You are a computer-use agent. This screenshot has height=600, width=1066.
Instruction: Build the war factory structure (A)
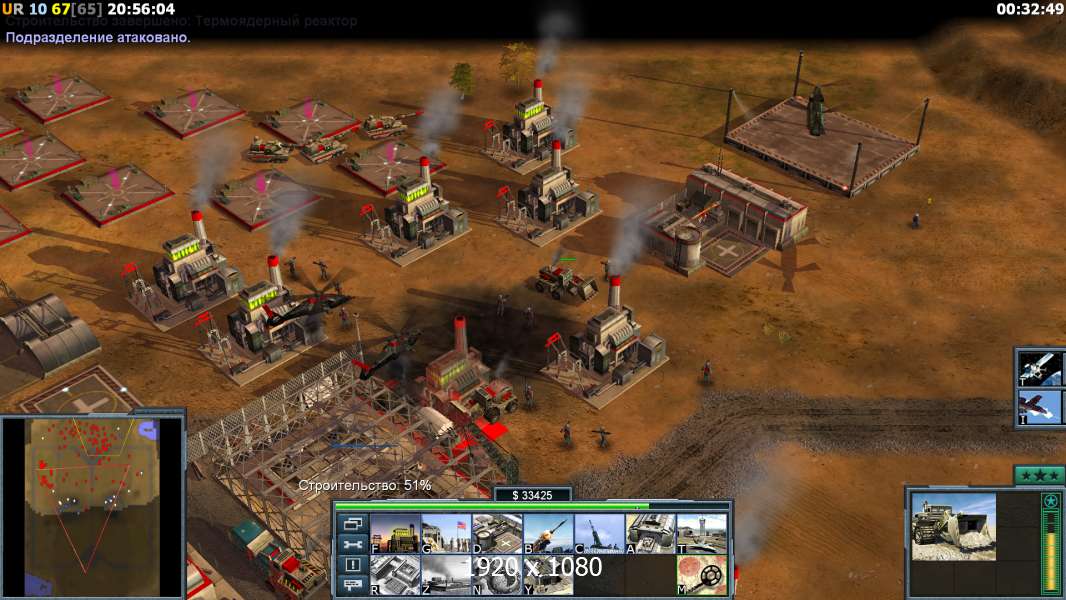click(651, 533)
